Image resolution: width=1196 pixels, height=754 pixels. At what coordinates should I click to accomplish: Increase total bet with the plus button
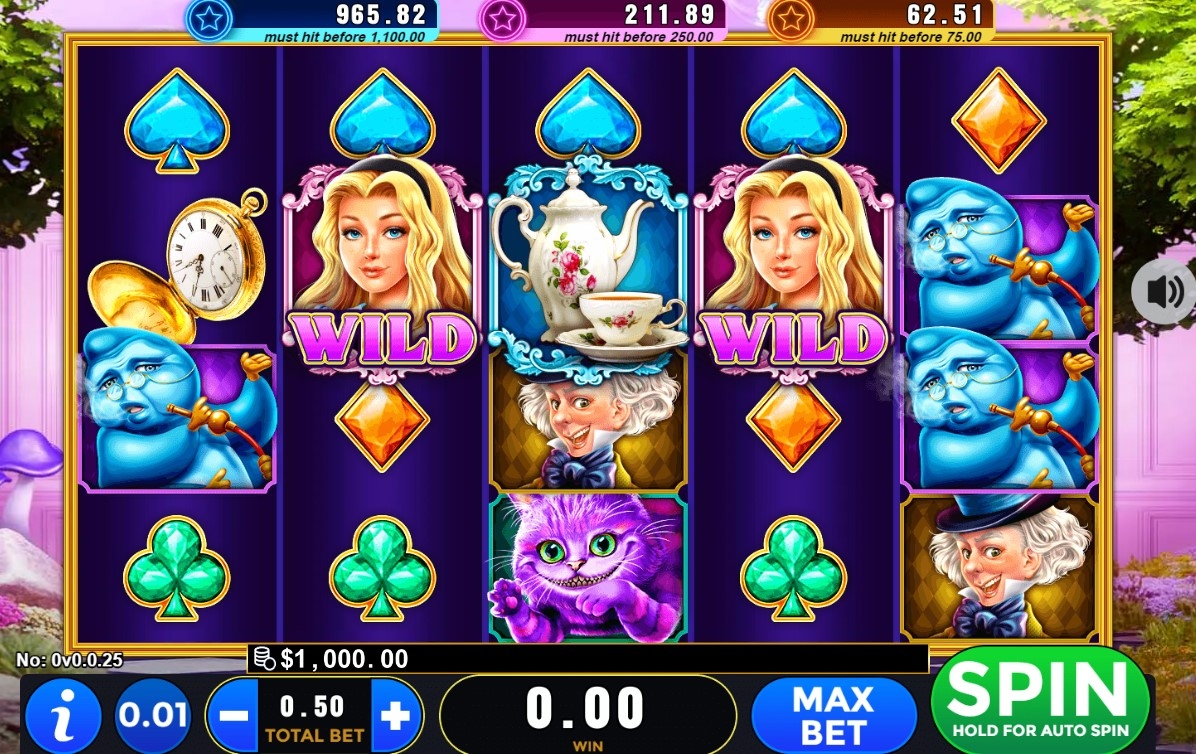[x=396, y=715]
